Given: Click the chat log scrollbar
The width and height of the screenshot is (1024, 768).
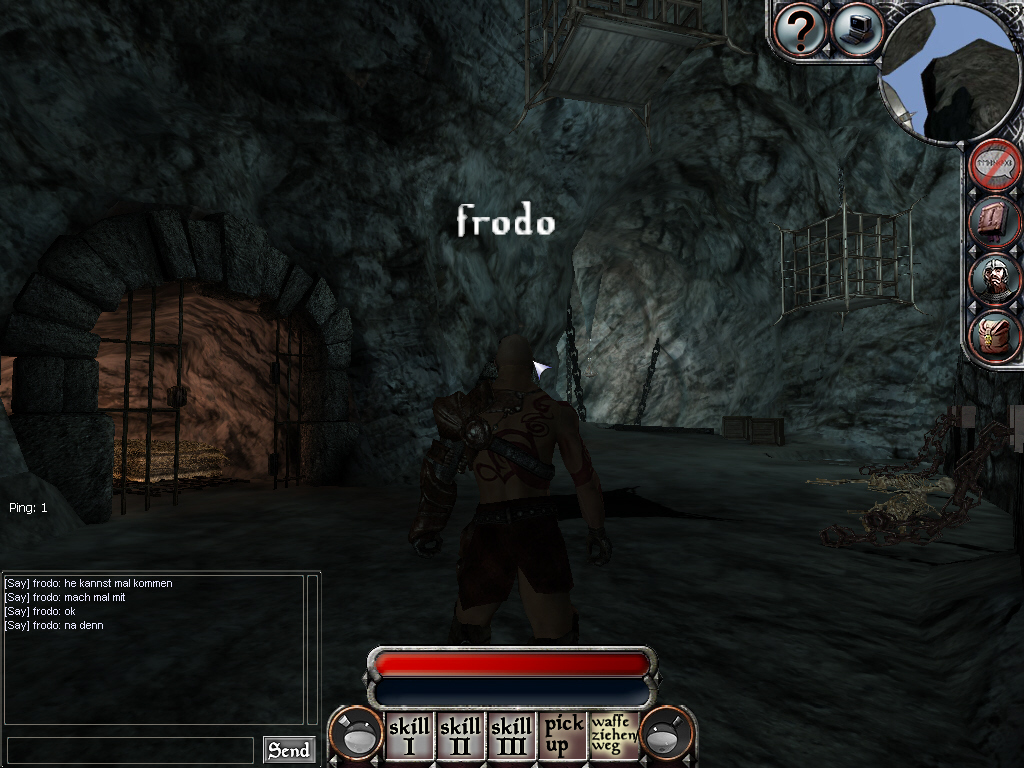Looking at the screenshot, I should pos(312,648).
